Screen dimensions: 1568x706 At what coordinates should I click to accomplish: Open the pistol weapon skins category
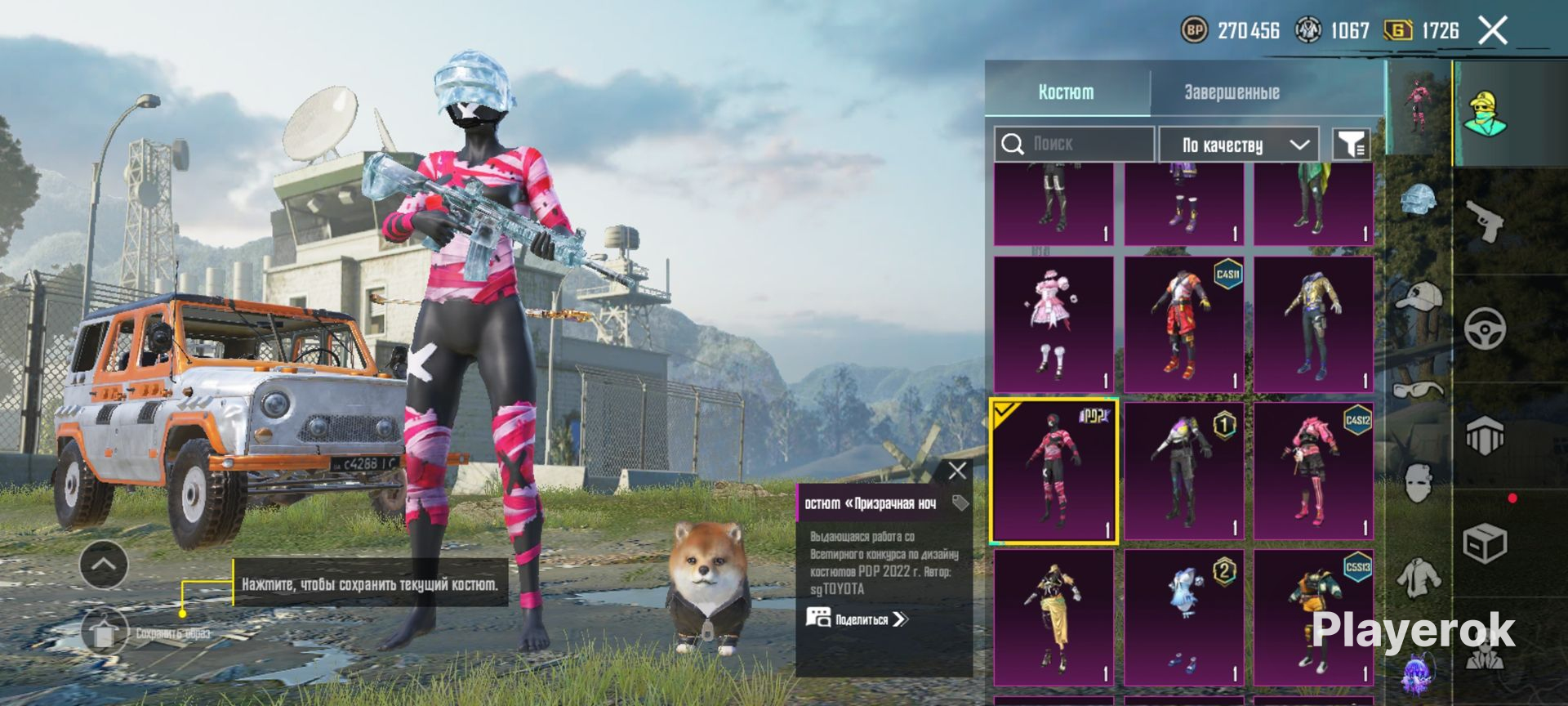coord(1485,221)
